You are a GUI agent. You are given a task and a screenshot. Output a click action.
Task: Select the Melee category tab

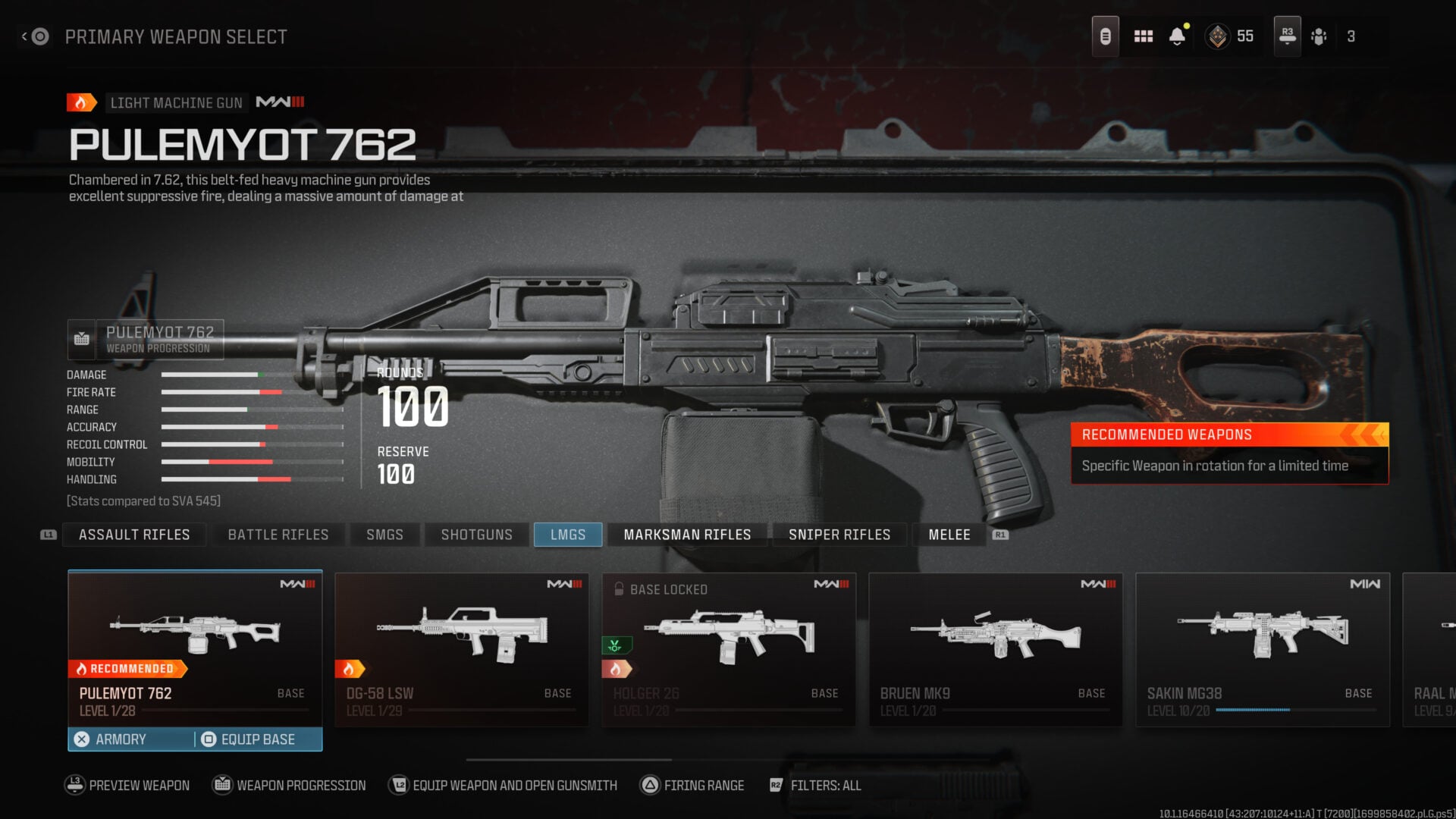tap(949, 535)
